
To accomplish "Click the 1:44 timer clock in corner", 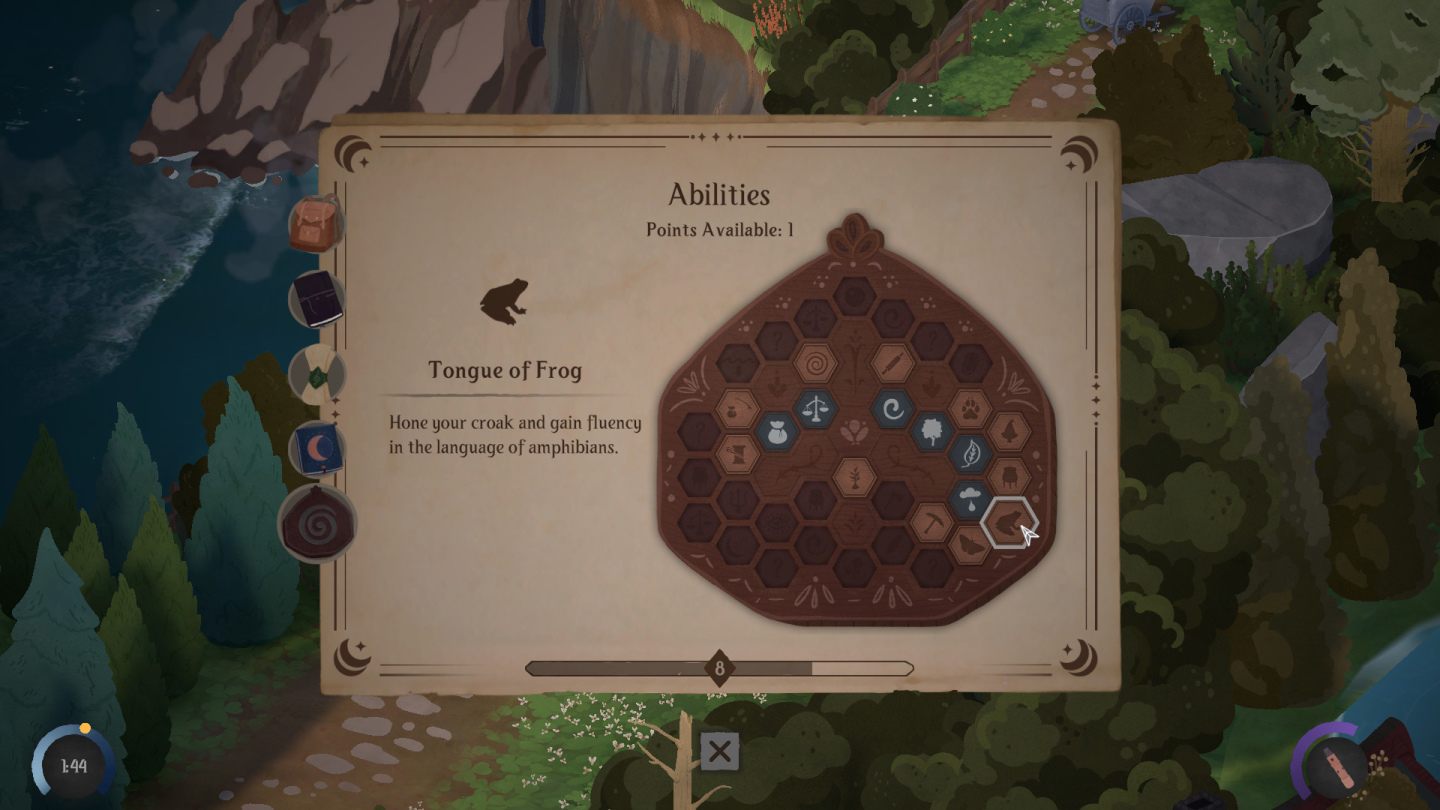I will (x=72, y=763).
